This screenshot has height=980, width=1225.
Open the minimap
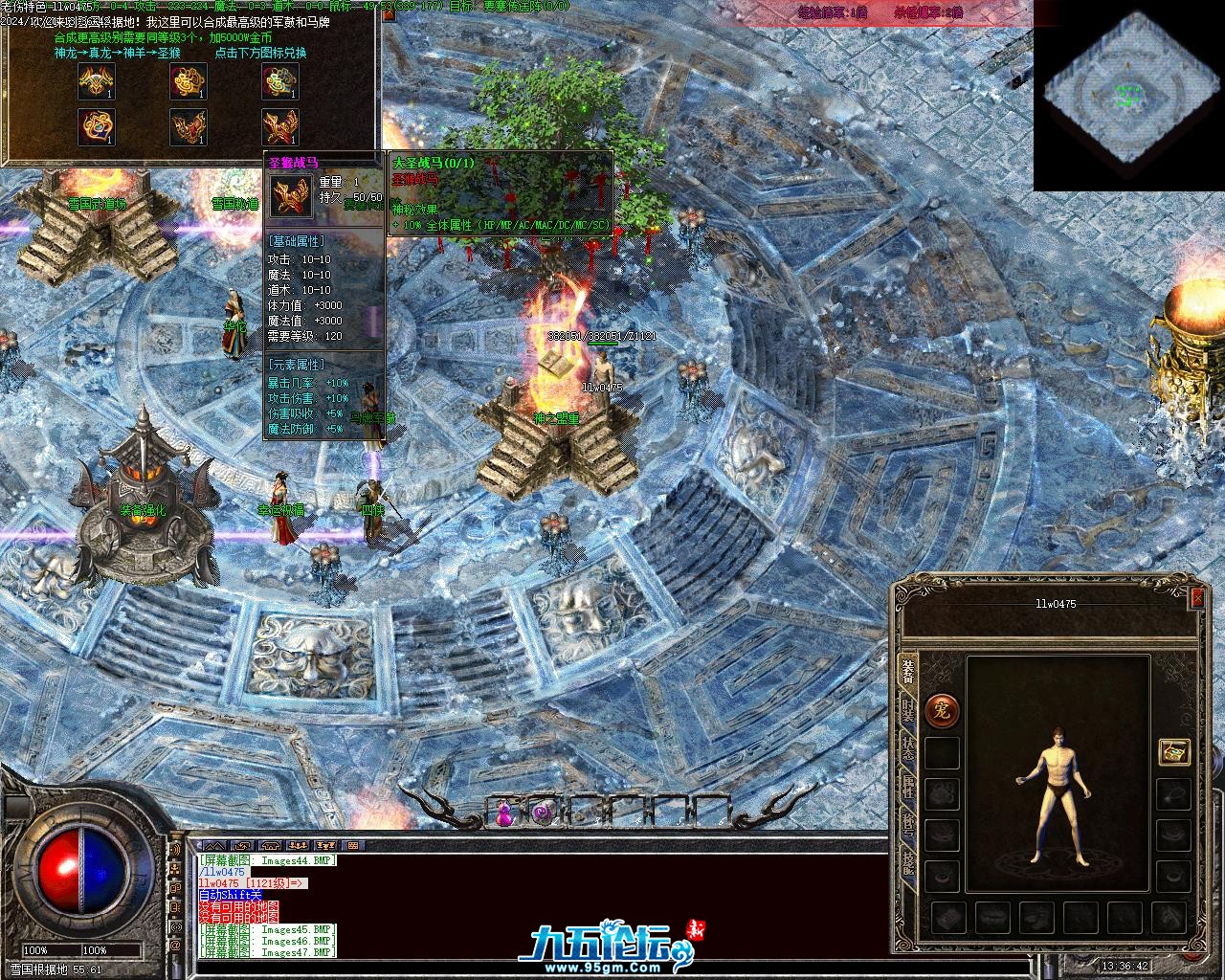pyautogui.click(x=1129, y=96)
